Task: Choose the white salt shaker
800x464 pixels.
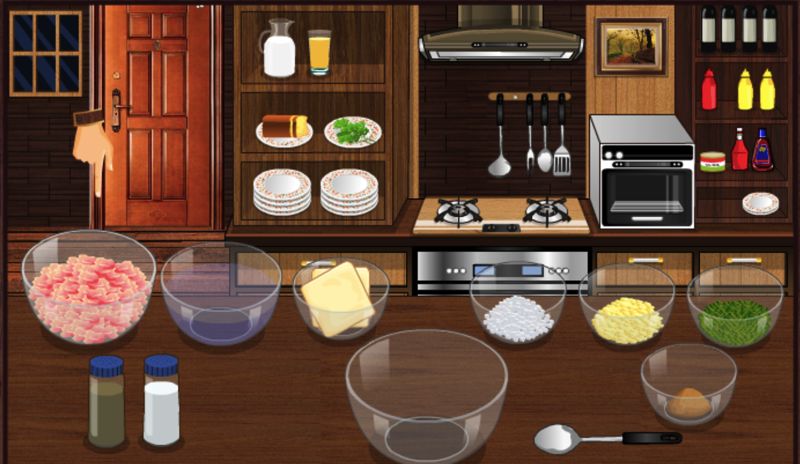Action: tap(161, 400)
